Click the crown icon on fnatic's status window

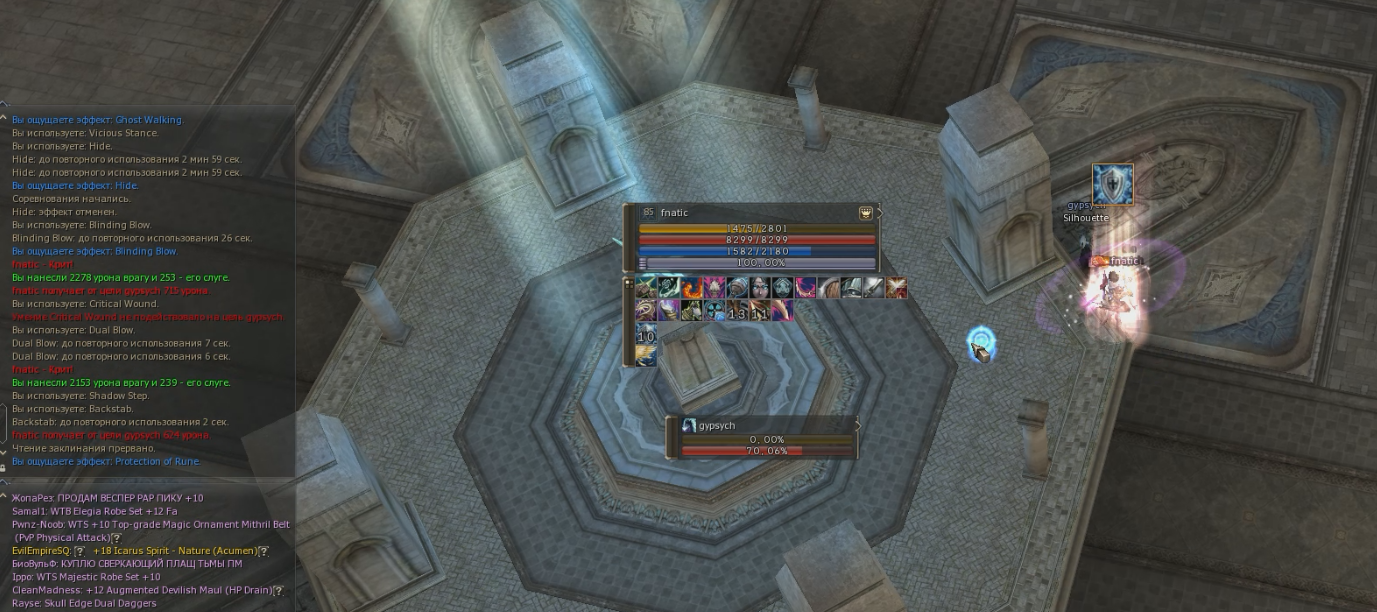[865, 213]
